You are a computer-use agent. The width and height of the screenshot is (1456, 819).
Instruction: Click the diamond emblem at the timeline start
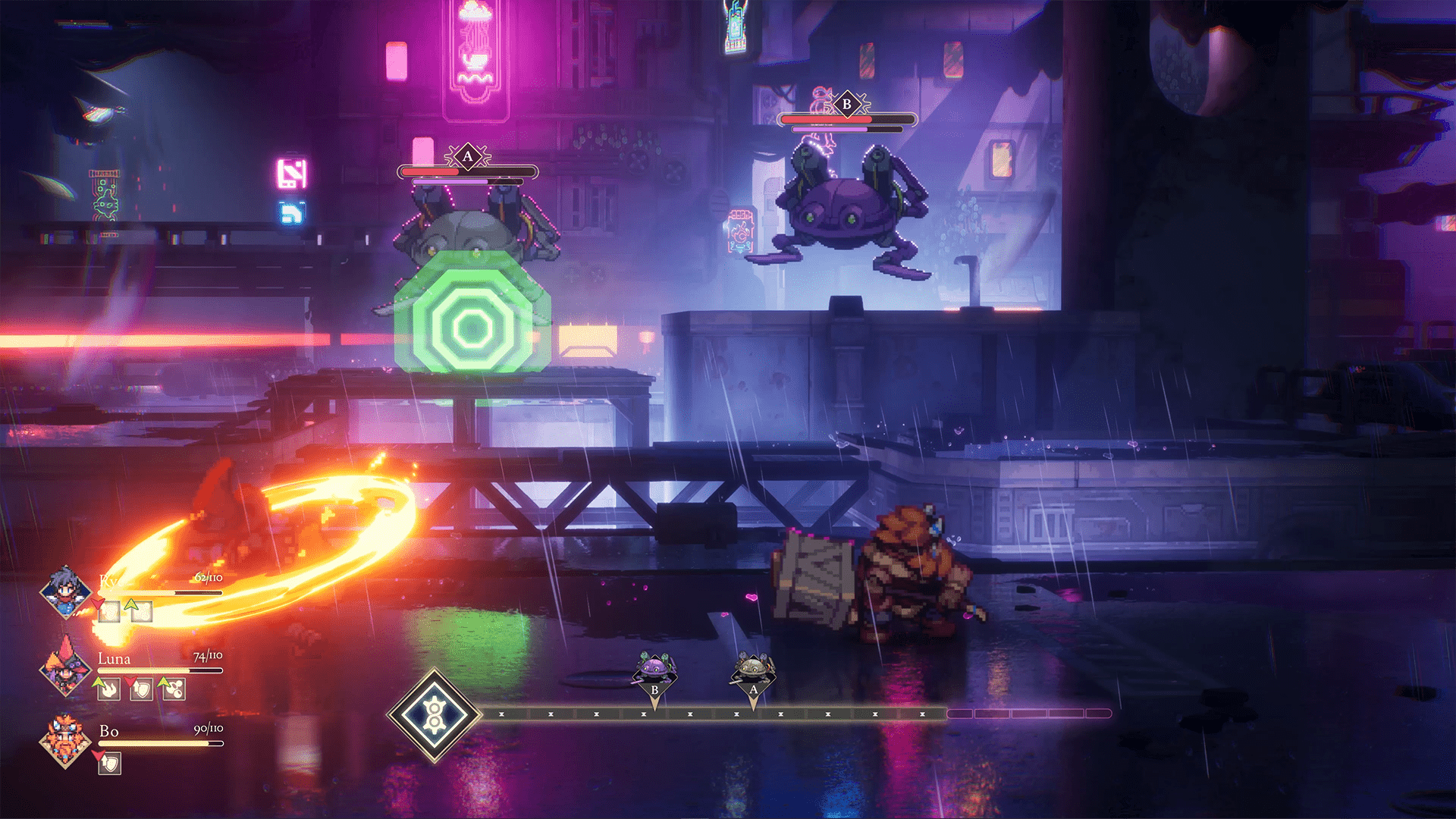[x=434, y=715]
